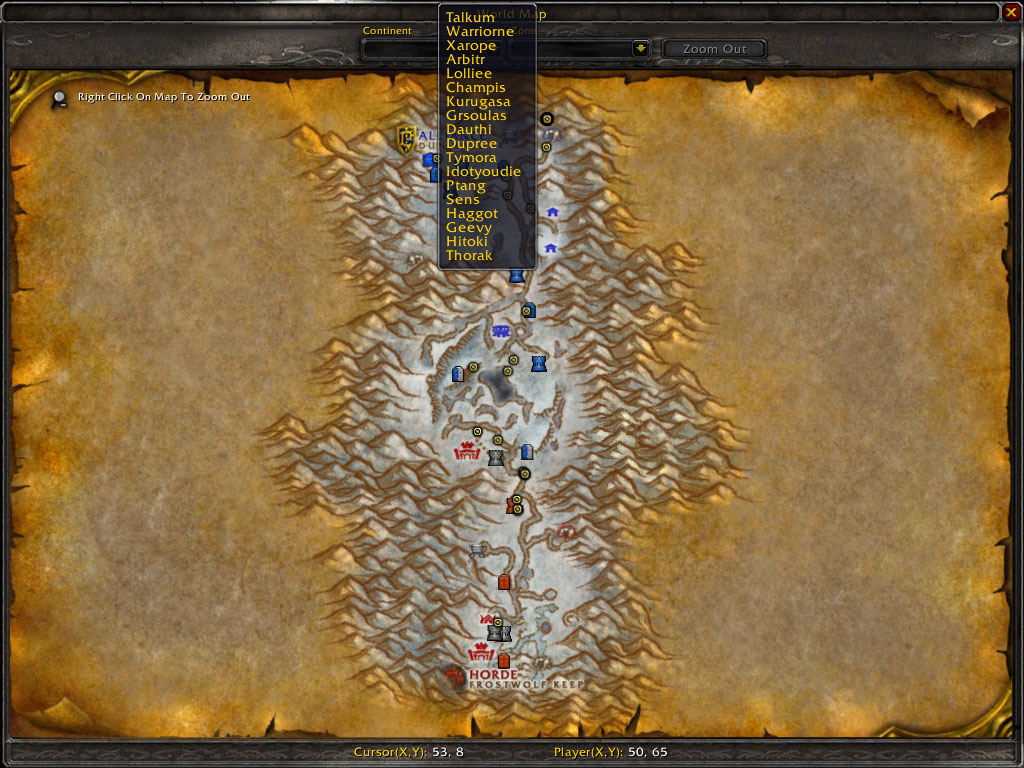Image resolution: width=1024 pixels, height=768 pixels.
Task: Select the Alliance Dun Baldar shield emblem
Action: click(x=406, y=137)
